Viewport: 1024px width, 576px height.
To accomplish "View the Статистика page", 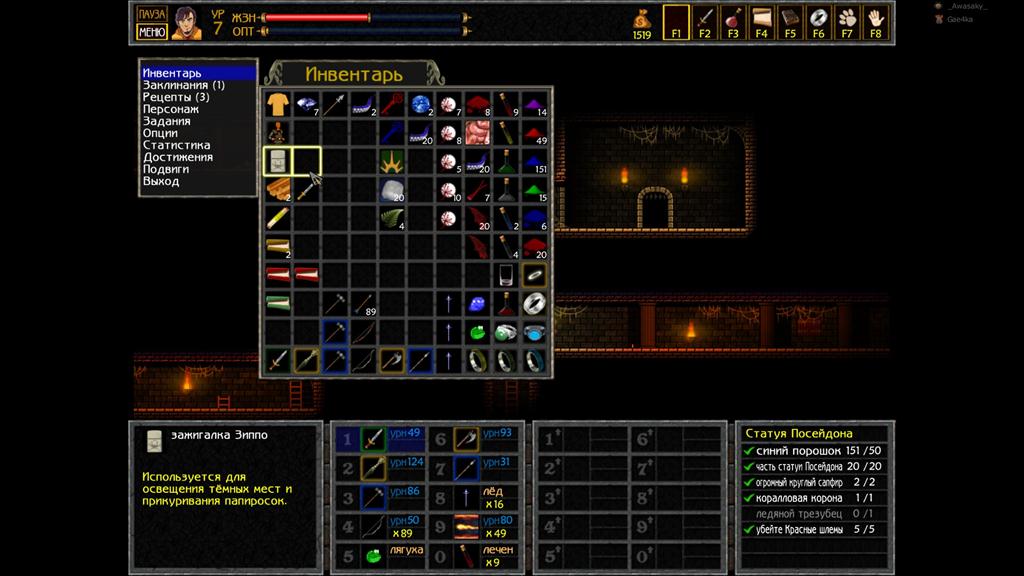I will click(176, 145).
